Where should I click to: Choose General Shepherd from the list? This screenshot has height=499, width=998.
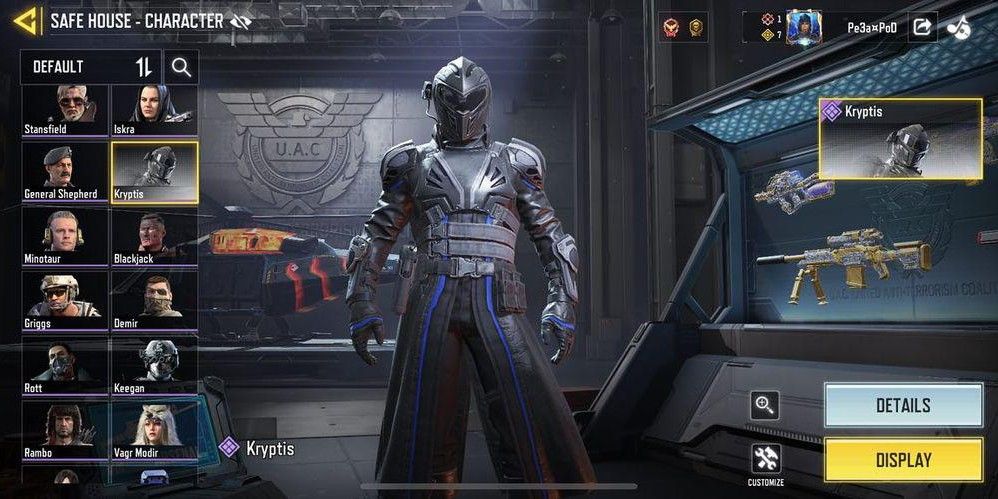point(65,171)
